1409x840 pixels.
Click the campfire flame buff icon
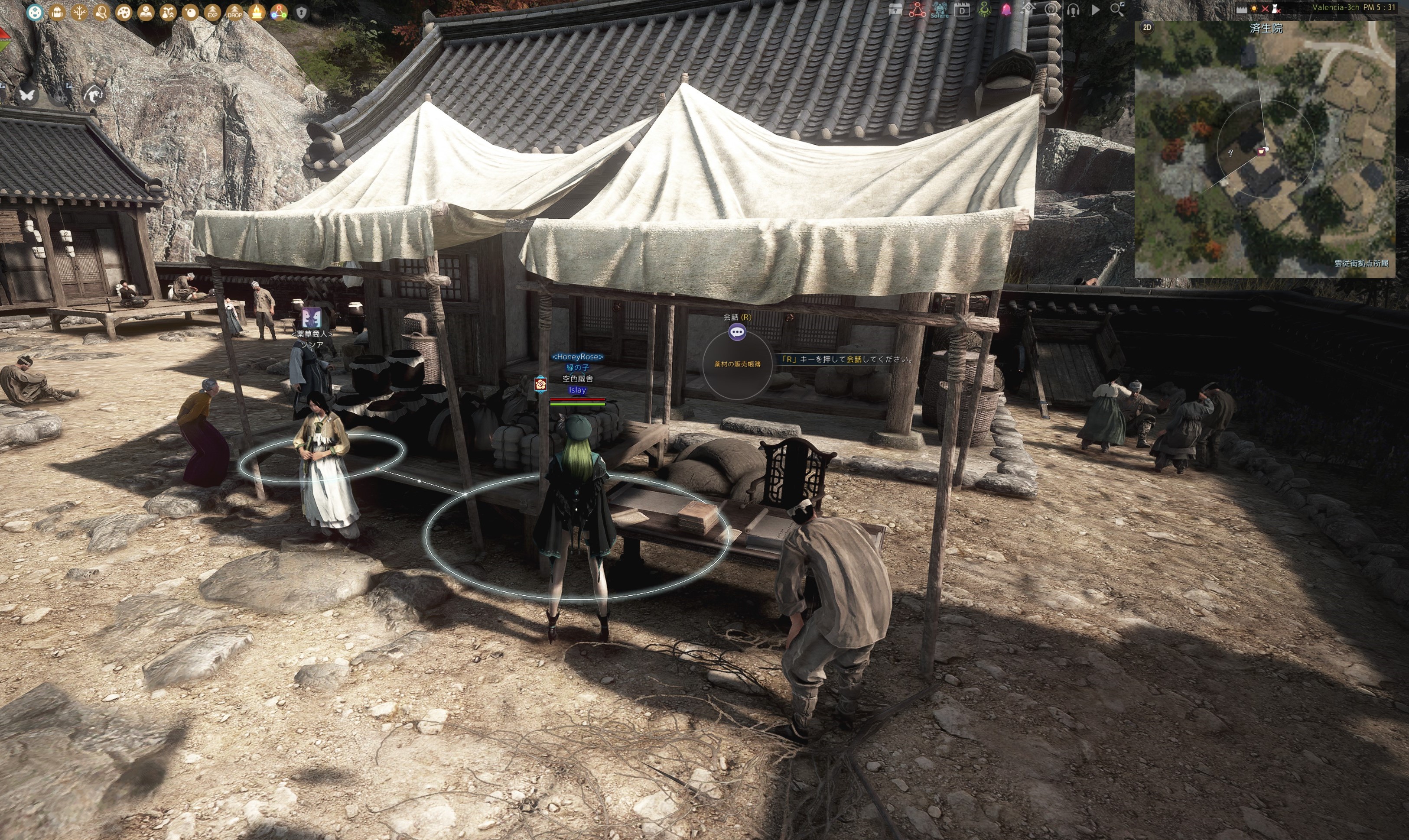point(257,13)
